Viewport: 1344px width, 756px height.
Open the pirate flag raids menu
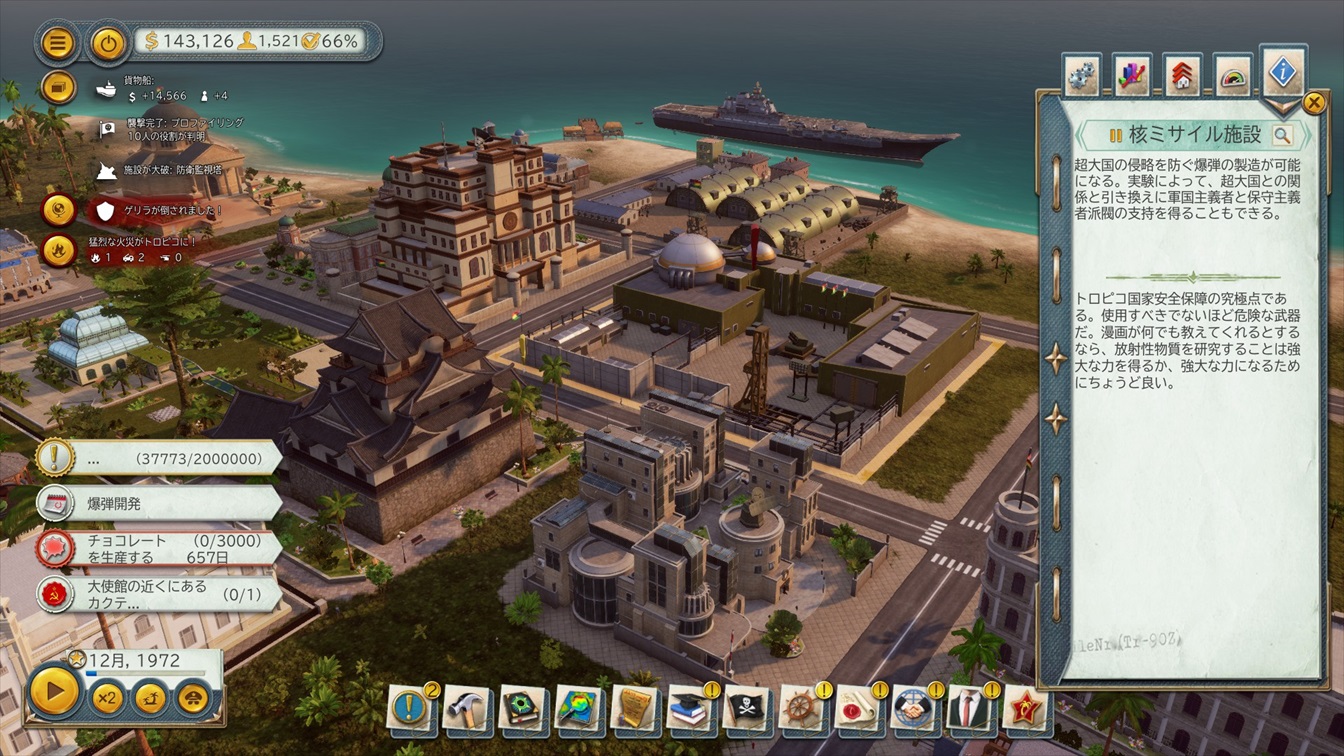coord(744,709)
